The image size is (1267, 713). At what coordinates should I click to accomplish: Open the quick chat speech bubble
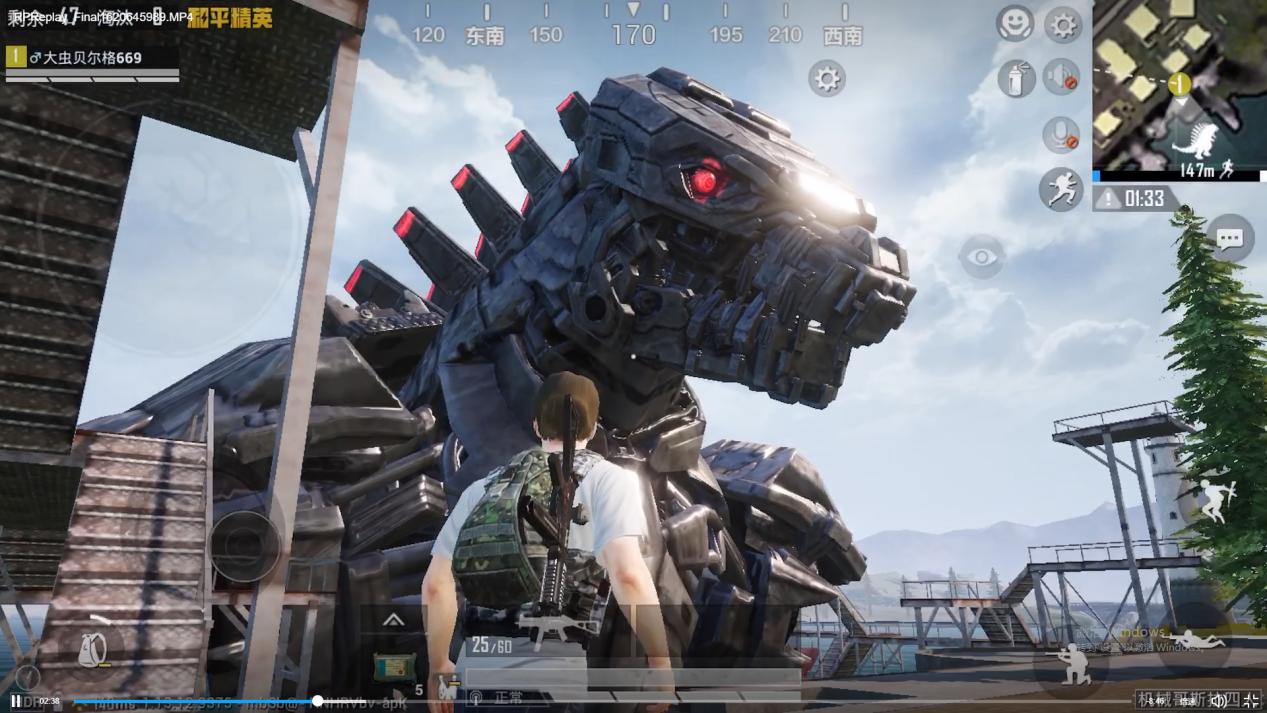[x=1229, y=238]
